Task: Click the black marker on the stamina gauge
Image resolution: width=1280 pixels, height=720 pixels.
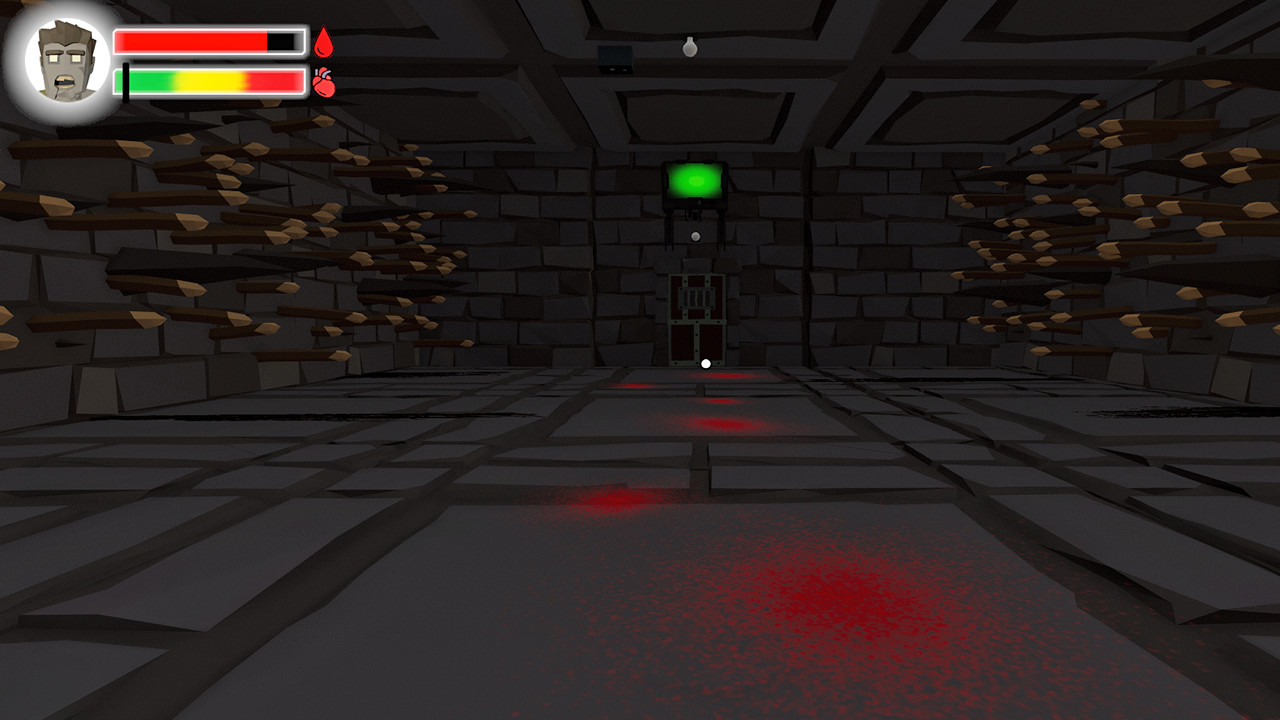Action: point(126,82)
